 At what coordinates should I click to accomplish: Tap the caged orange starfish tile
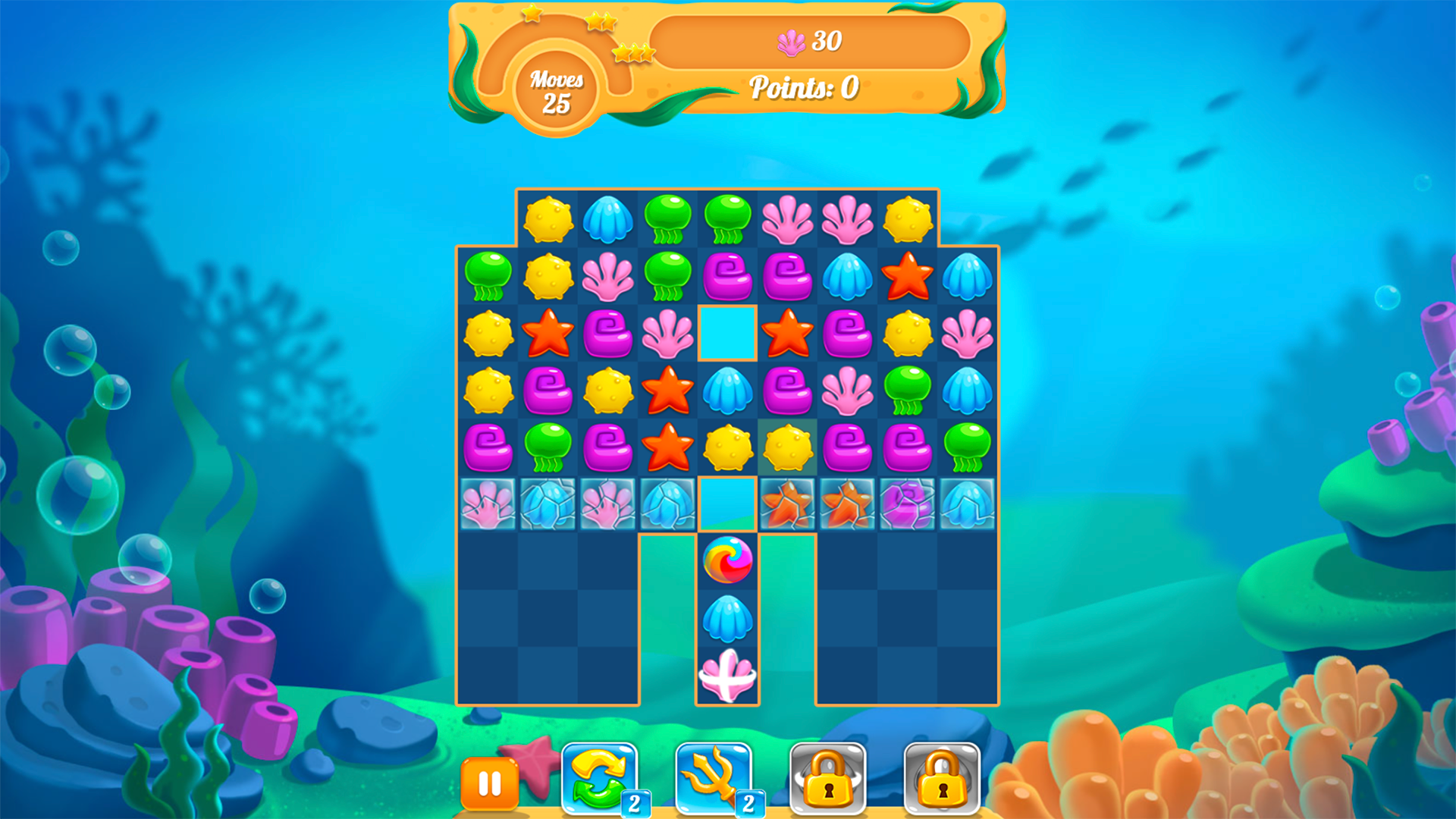point(786,504)
